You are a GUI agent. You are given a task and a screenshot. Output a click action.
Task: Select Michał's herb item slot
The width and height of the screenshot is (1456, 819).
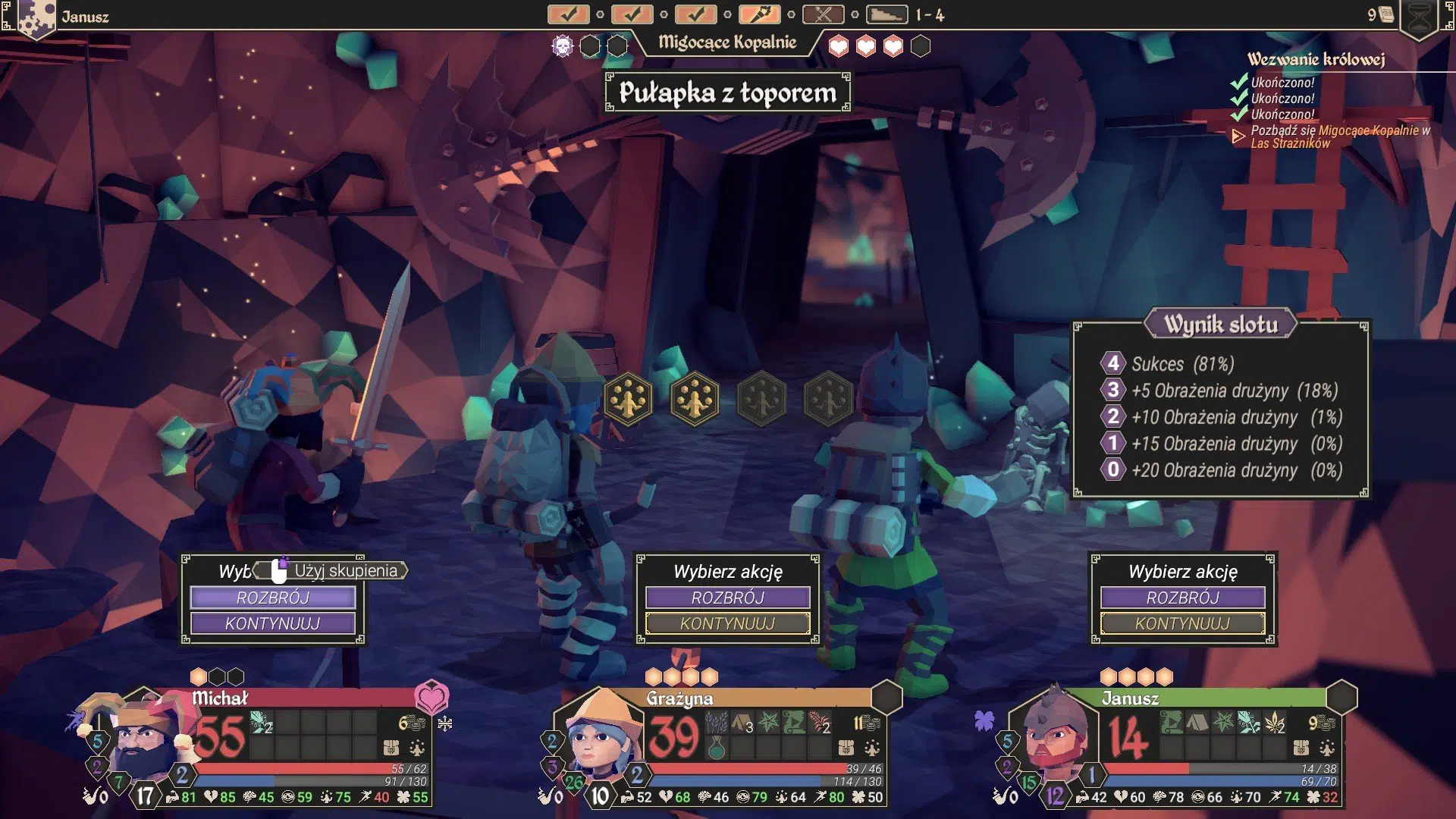click(x=261, y=723)
